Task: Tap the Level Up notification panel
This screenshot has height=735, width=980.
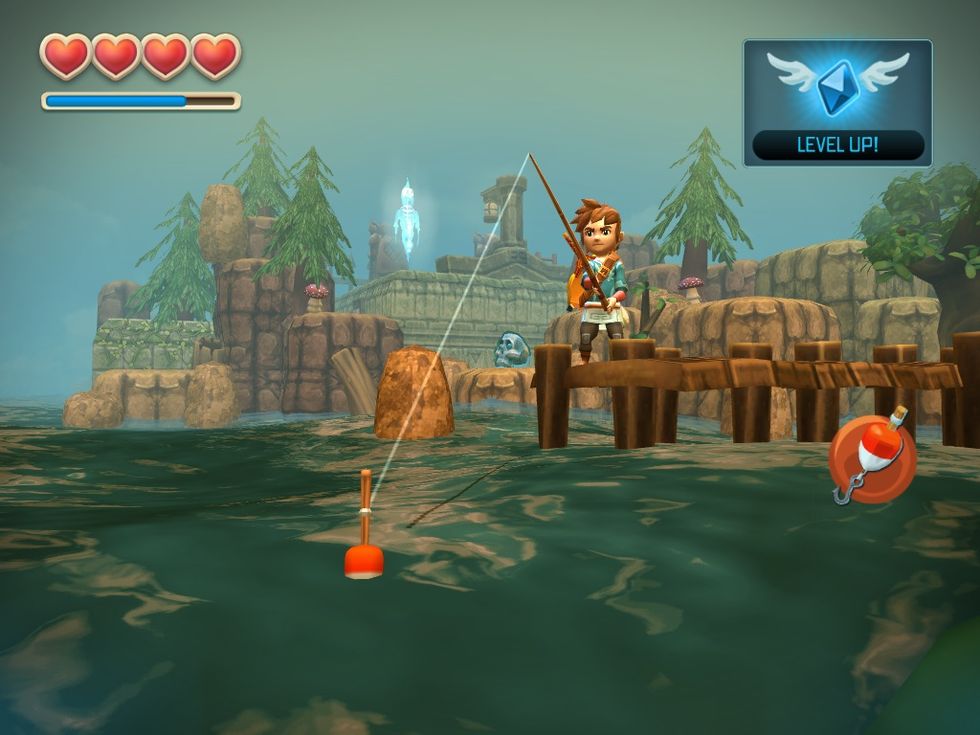Action: click(x=837, y=103)
